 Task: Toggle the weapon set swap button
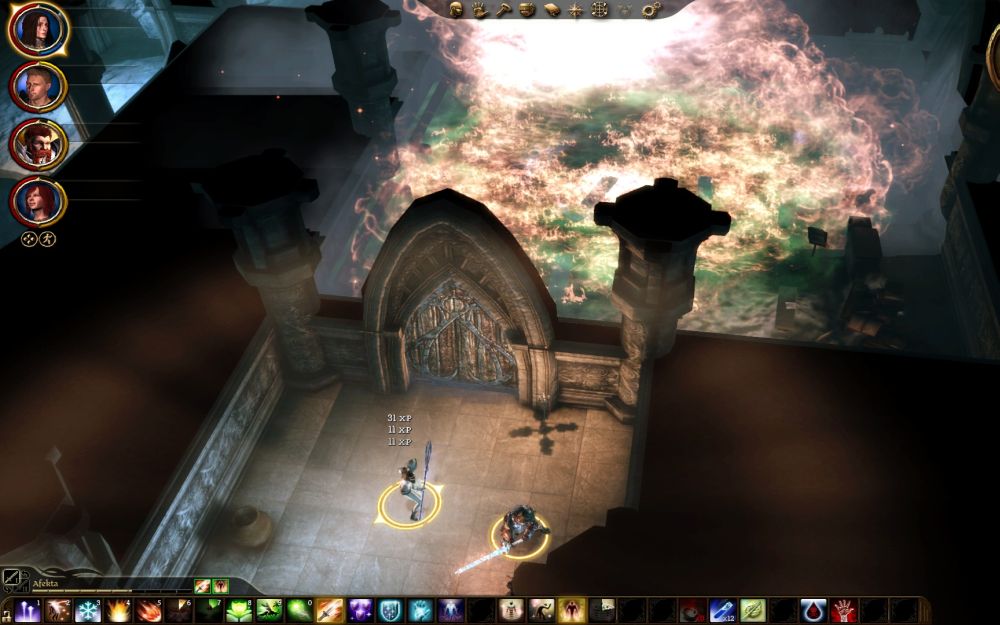[12, 577]
